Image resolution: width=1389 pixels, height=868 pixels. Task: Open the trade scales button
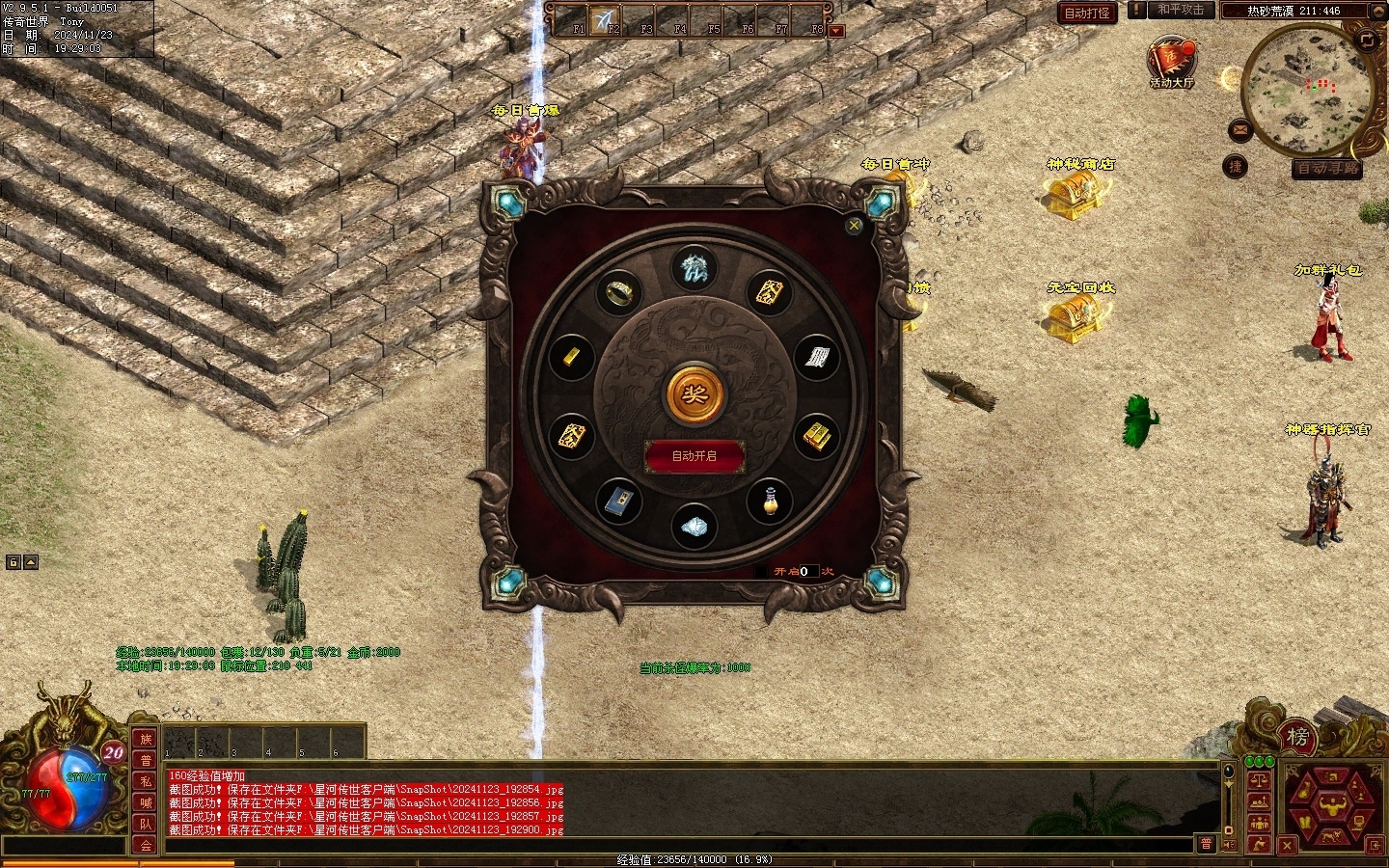(1259, 779)
